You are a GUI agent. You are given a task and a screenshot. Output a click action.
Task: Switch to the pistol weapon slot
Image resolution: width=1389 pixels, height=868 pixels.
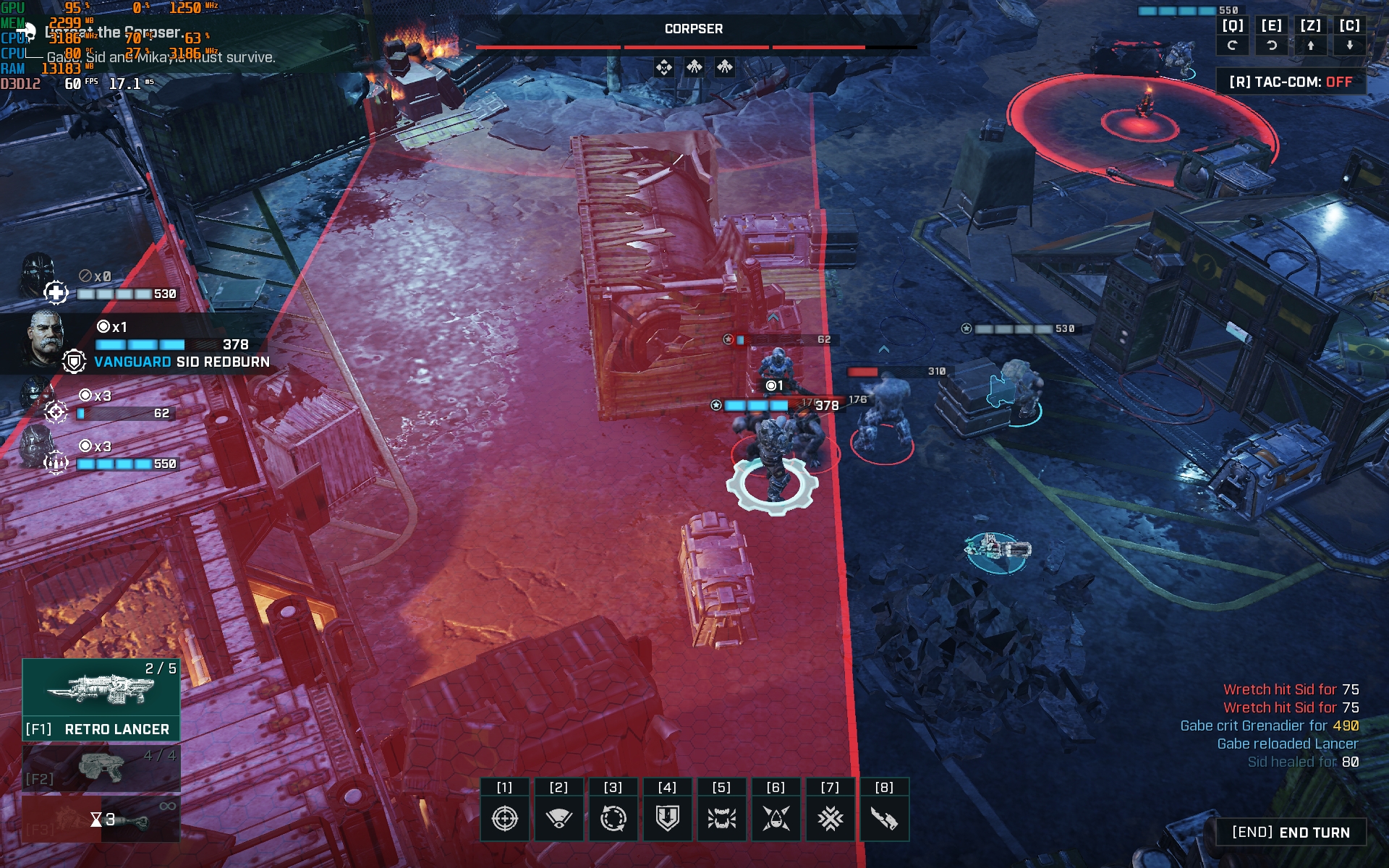[x=101, y=767]
